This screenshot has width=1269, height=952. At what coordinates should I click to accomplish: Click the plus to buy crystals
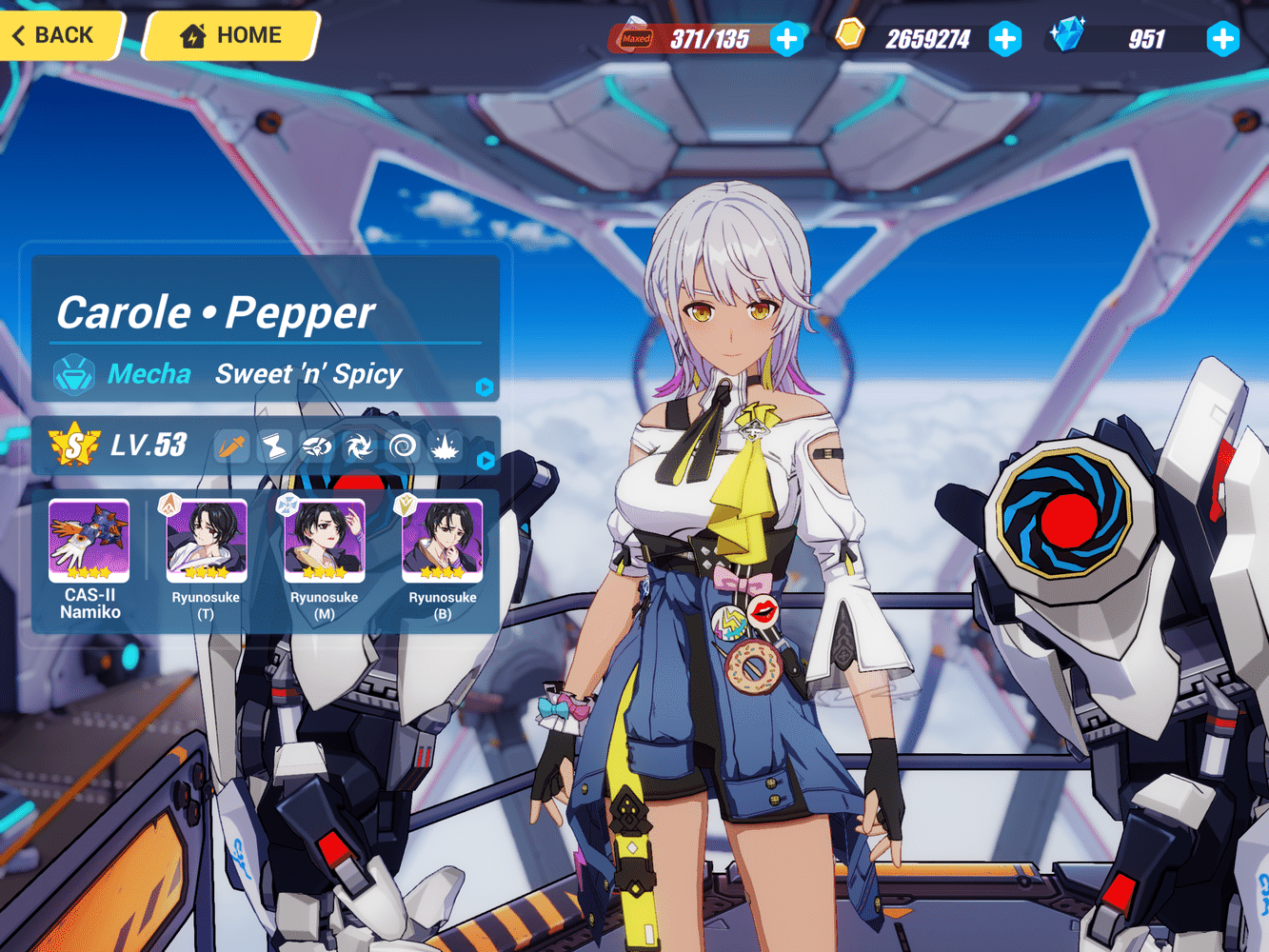tap(1224, 40)
